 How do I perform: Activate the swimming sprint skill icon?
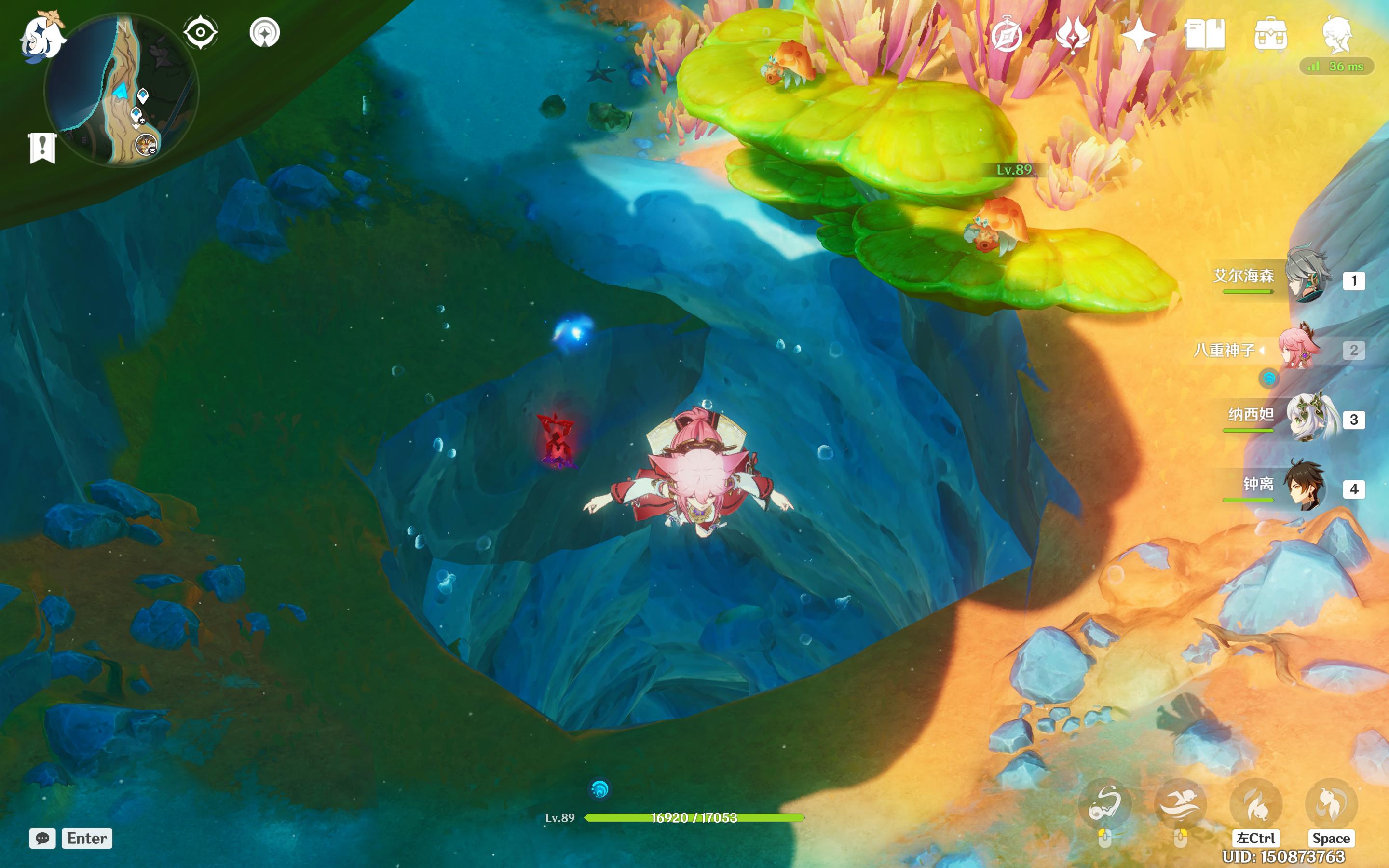pos(1180,803)
